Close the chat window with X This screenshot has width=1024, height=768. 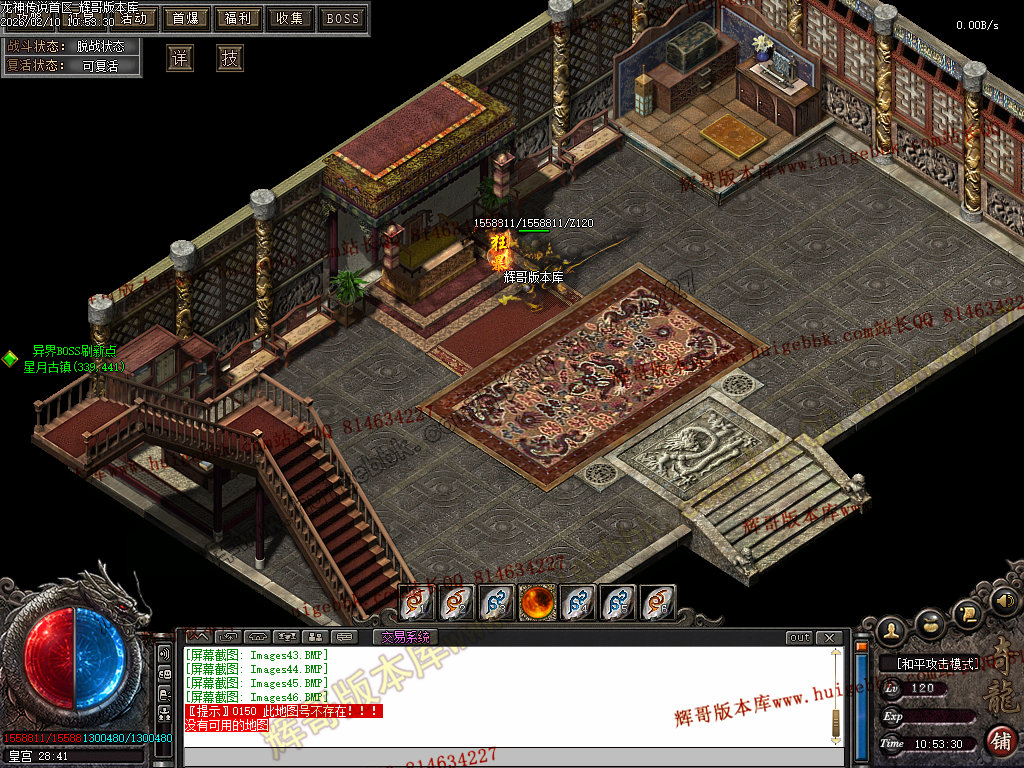pyautogui.click(x=829, y=637)
